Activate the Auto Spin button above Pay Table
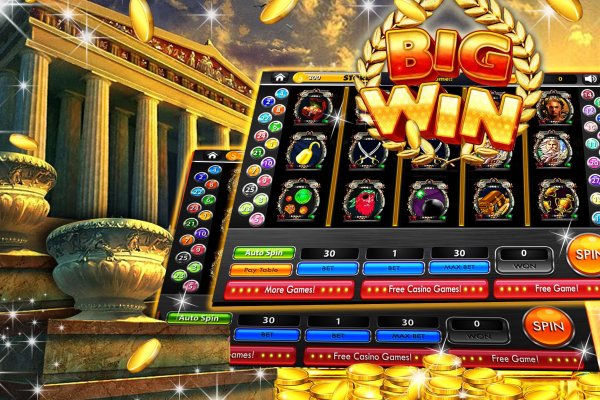 point(261,253)
